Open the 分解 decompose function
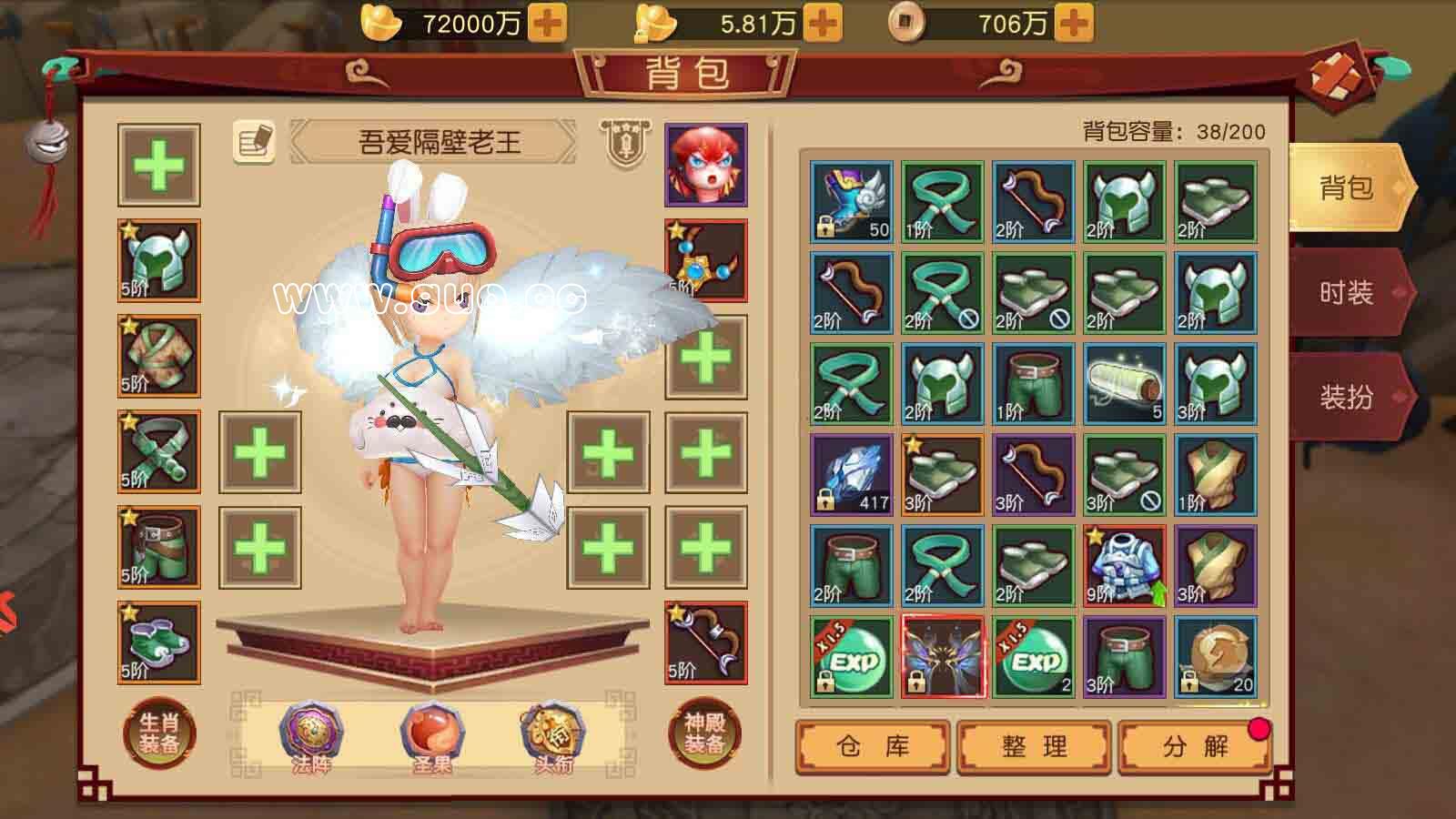The height and width of the screenshot is (819, 1456). [x=1194, y=746]
